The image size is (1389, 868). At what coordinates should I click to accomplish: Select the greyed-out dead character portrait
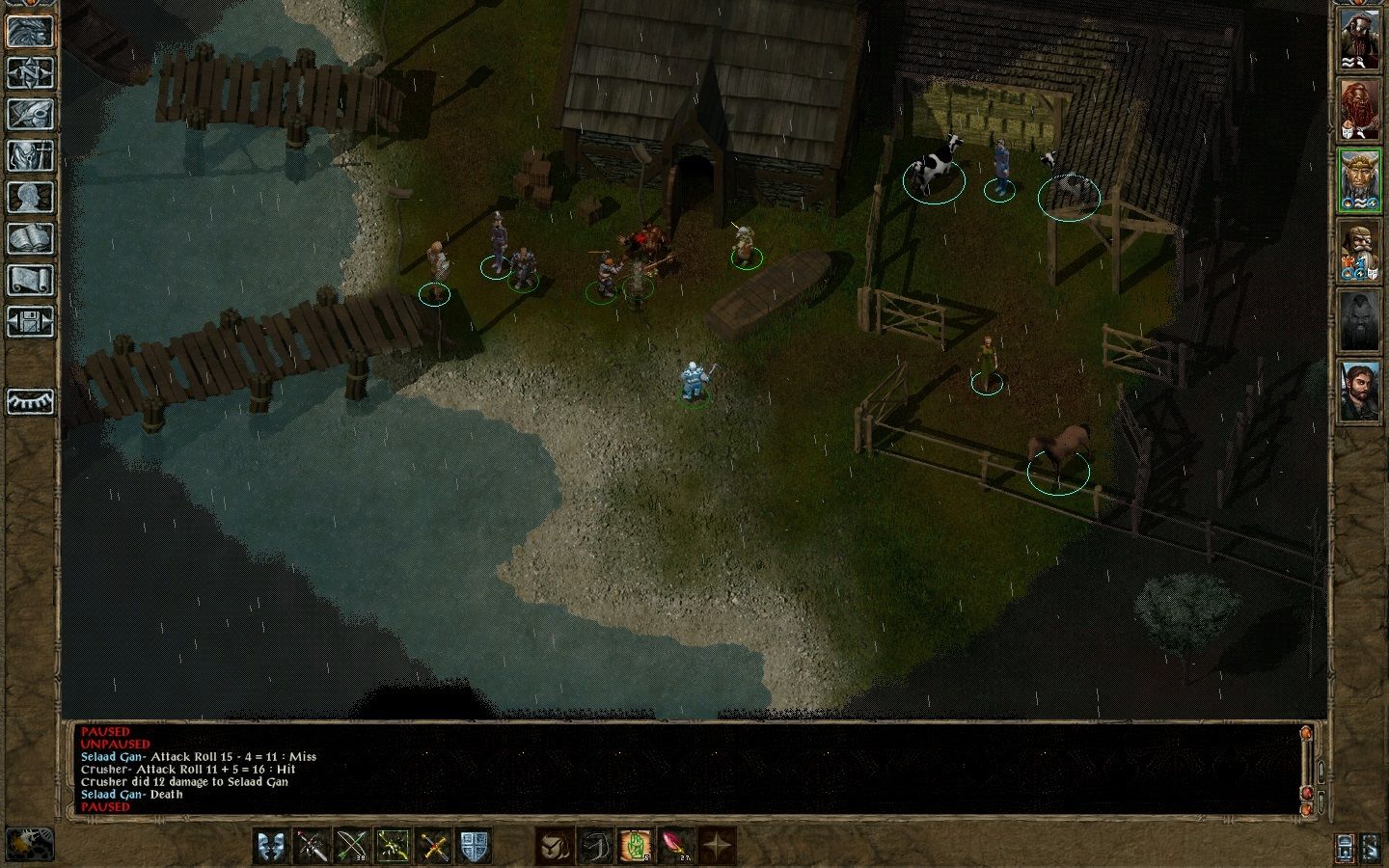click(x=1360, y=321)
